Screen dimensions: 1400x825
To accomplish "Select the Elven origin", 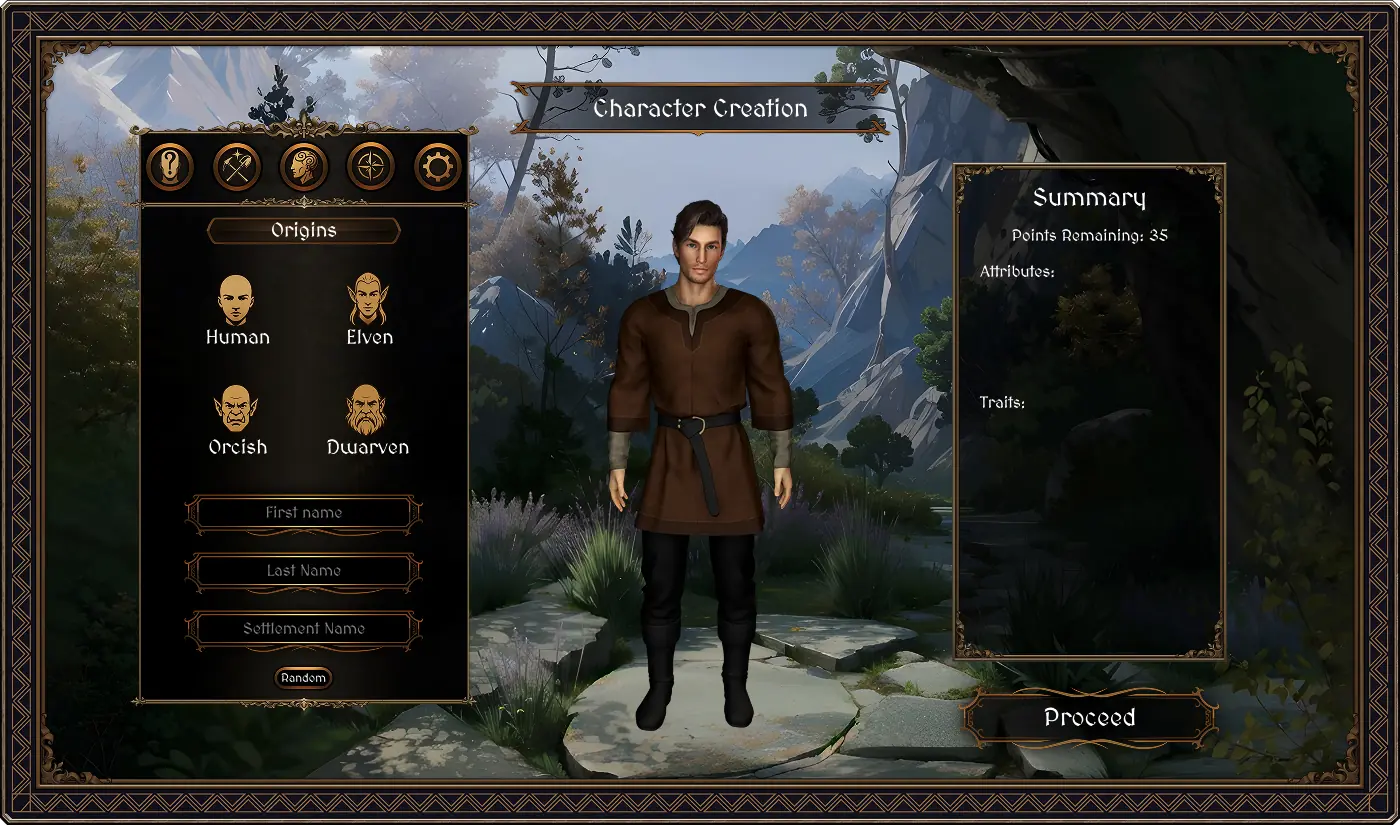I will pyautogui.click(x=369, y=311).
